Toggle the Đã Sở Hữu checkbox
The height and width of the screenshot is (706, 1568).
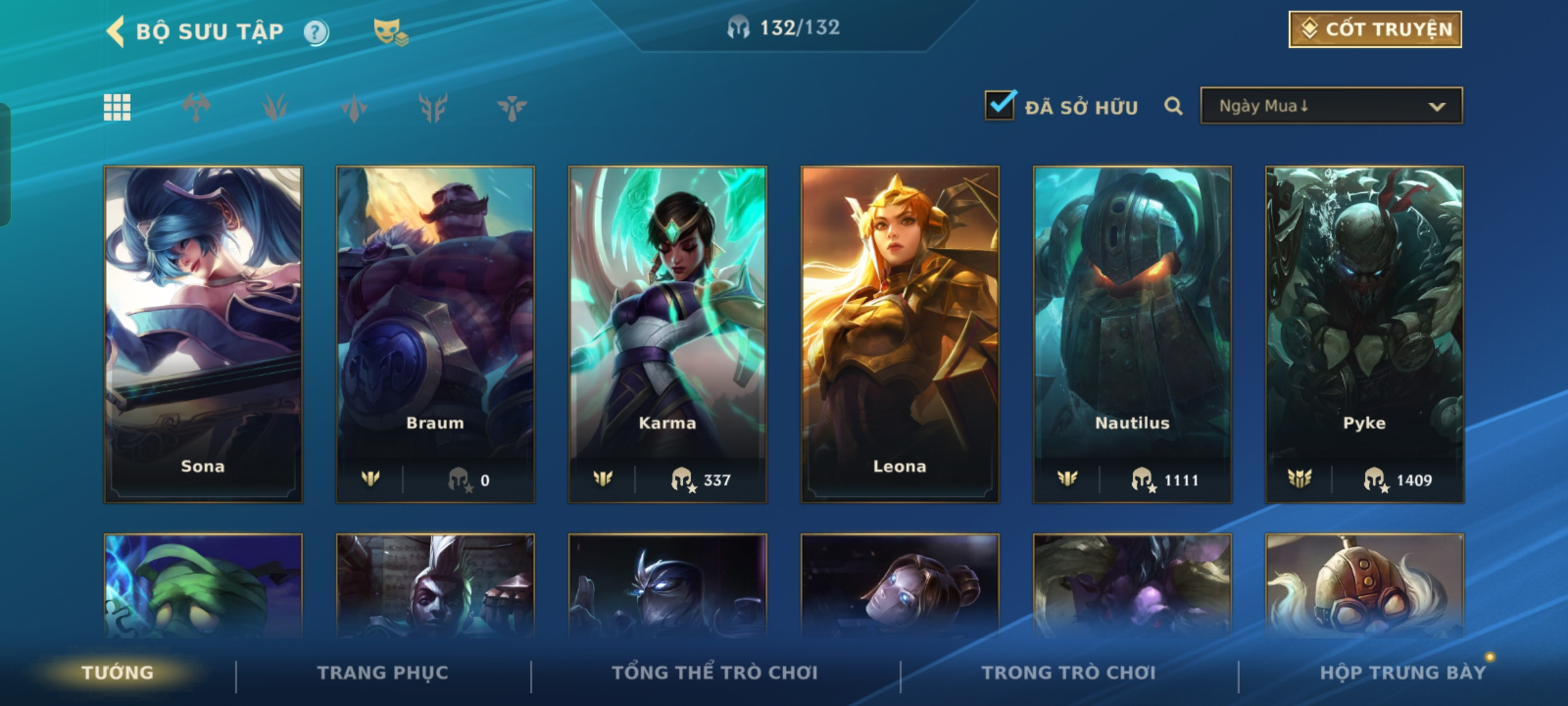click(x=1000, y=106)
